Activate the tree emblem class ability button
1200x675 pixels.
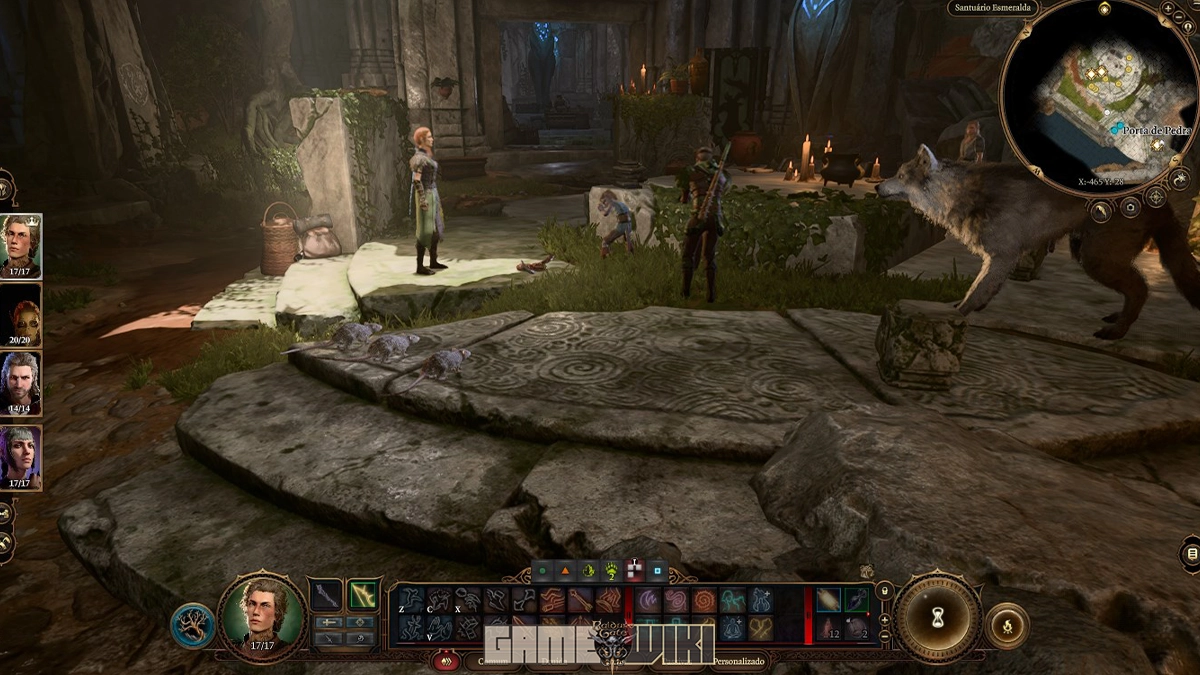pos(191,625)
